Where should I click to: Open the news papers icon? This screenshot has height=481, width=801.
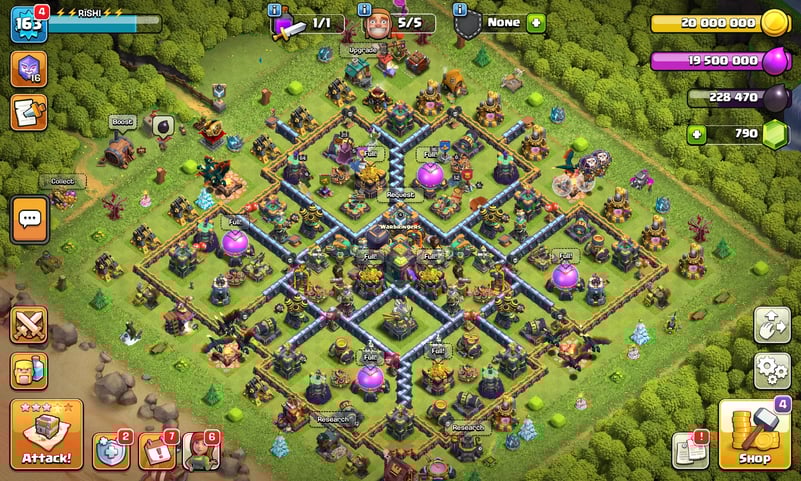tap(690, 451)
